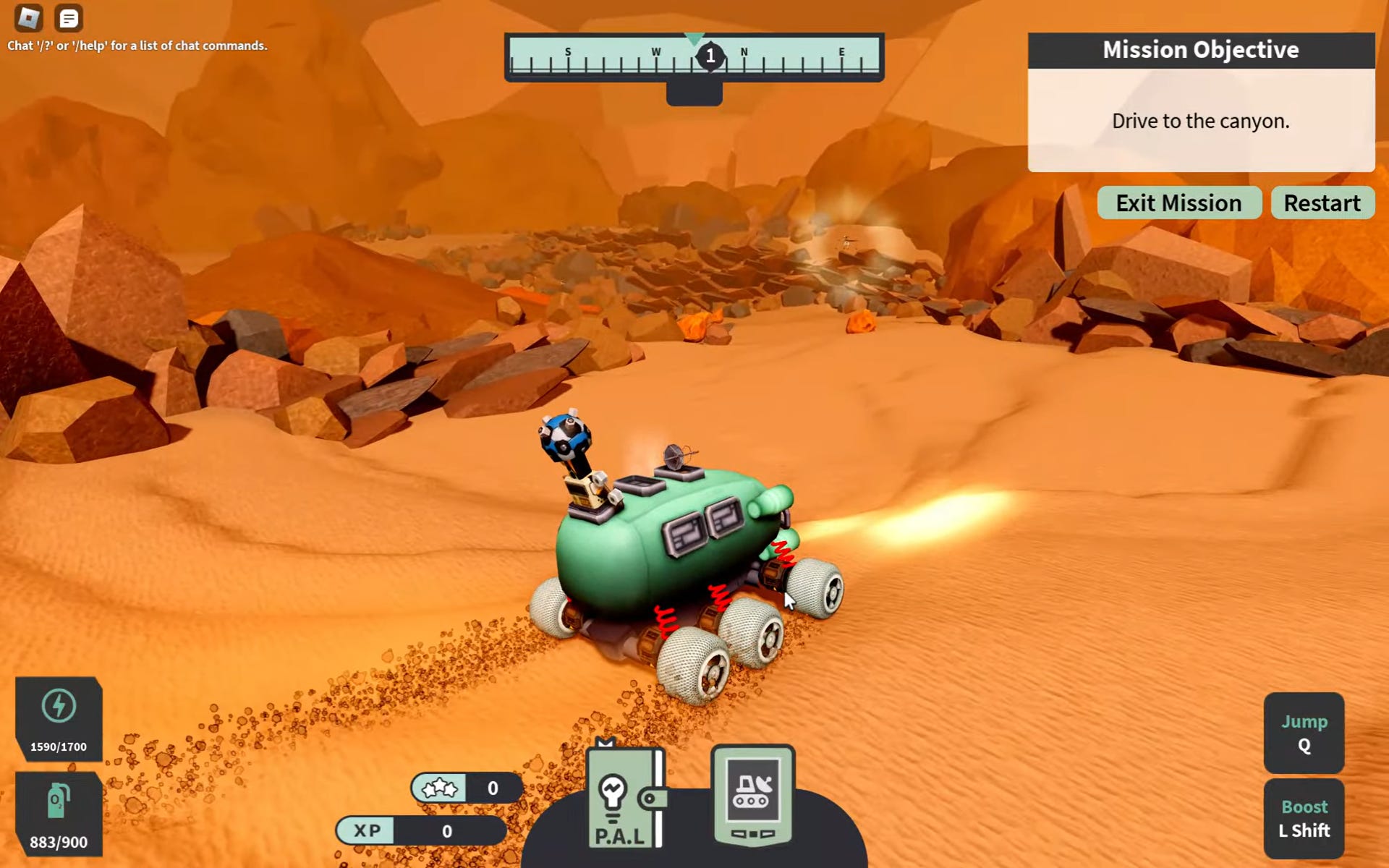Select the compass heading bar
The image size is (1389, 868).
click(x=694, y=57)
